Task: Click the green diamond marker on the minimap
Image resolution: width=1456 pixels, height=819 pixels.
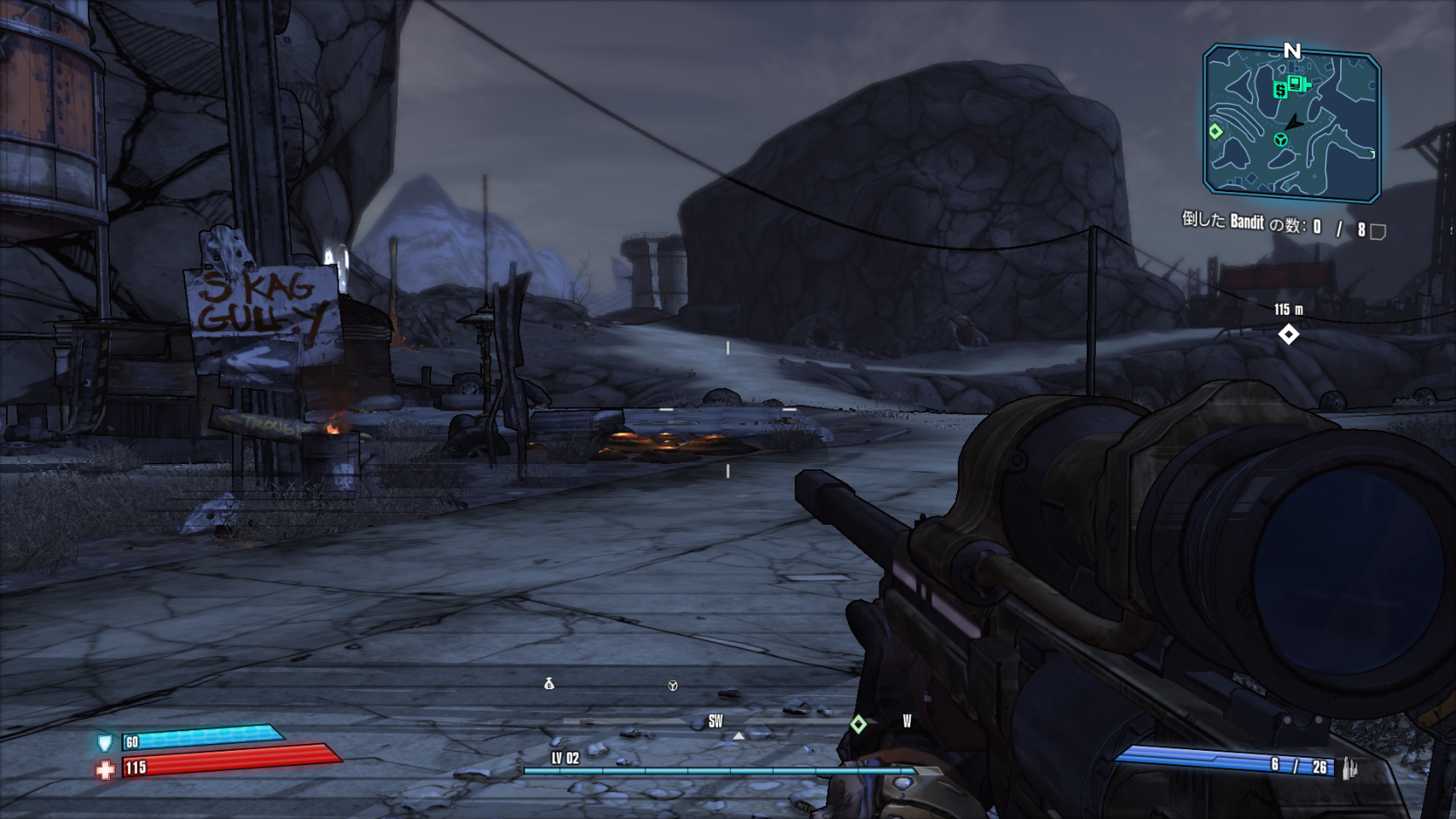Action: [1215, 131]
